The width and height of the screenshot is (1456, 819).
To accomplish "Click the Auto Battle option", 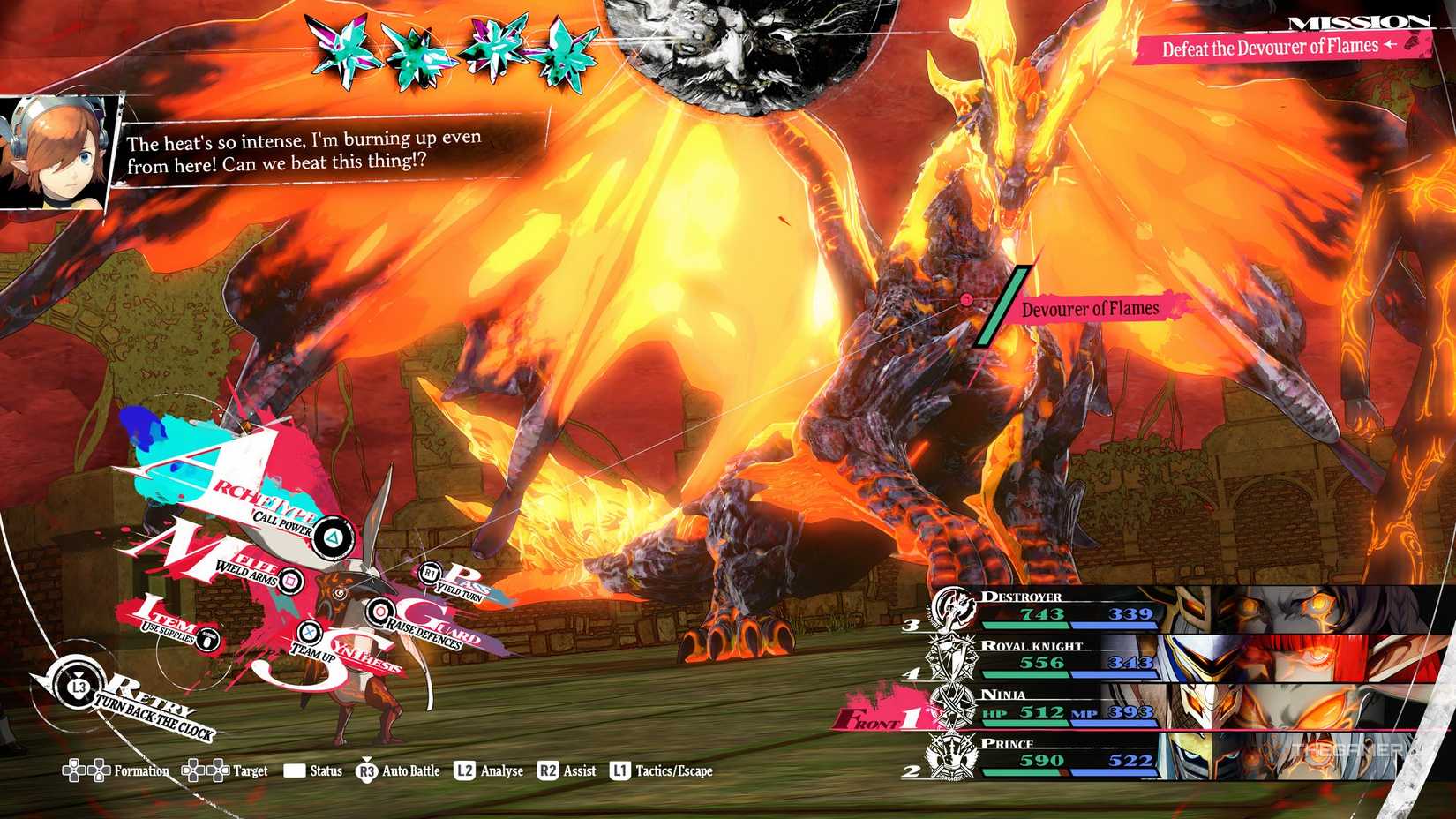I will [x=398, y=770].
